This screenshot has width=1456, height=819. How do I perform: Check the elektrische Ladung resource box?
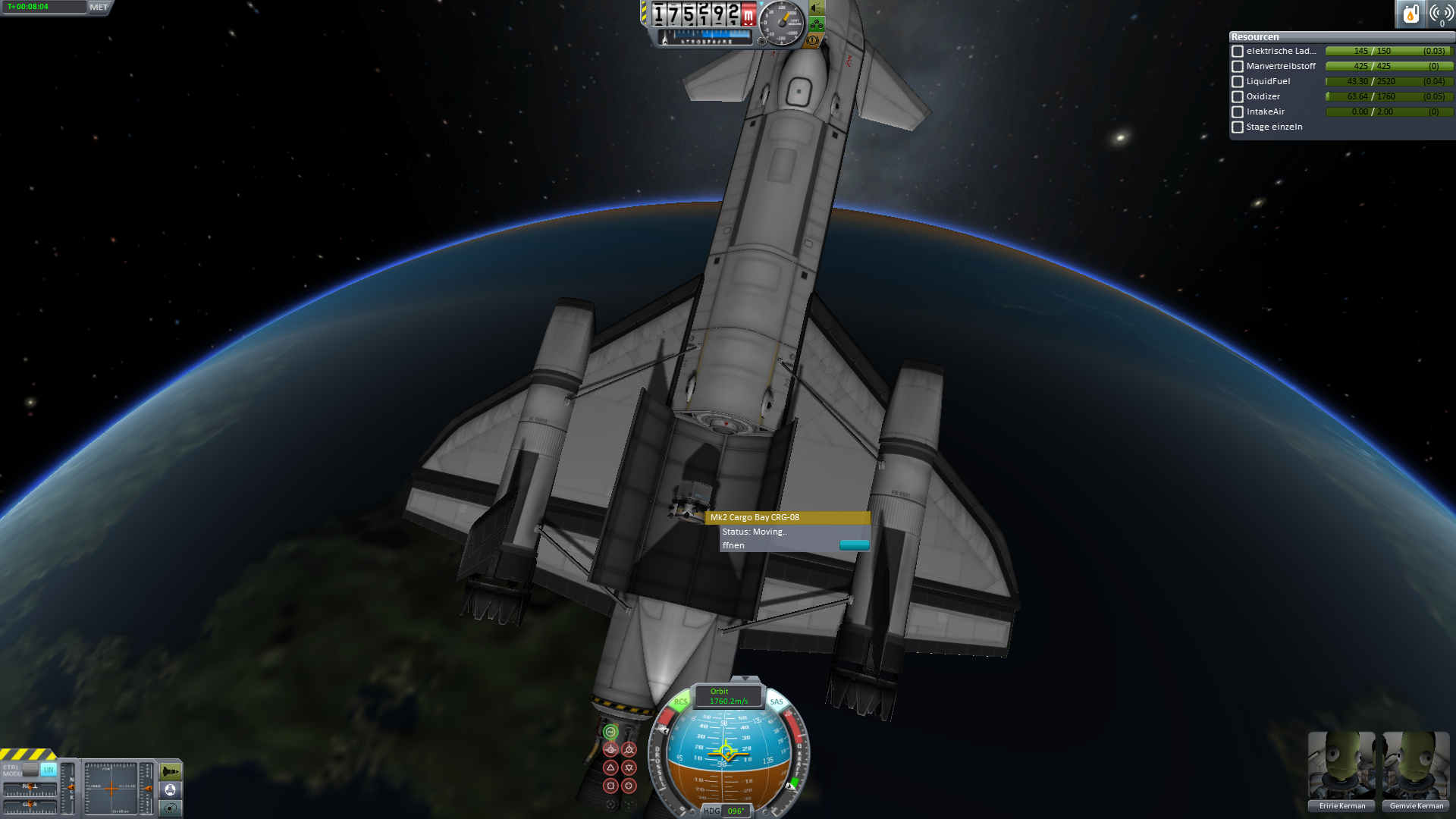(x=1238, y=52)
